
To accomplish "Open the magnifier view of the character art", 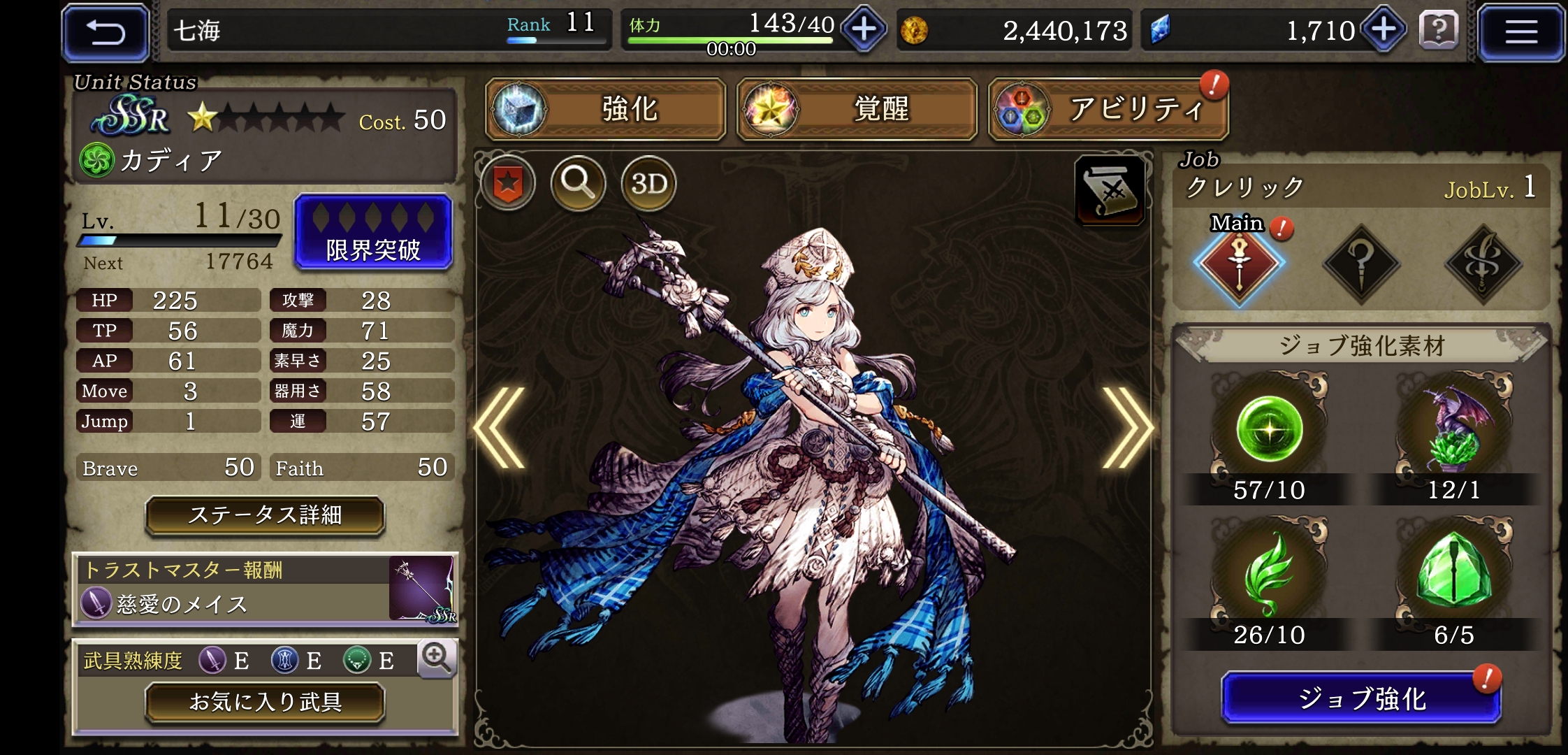I will click(x=577, y=183).
